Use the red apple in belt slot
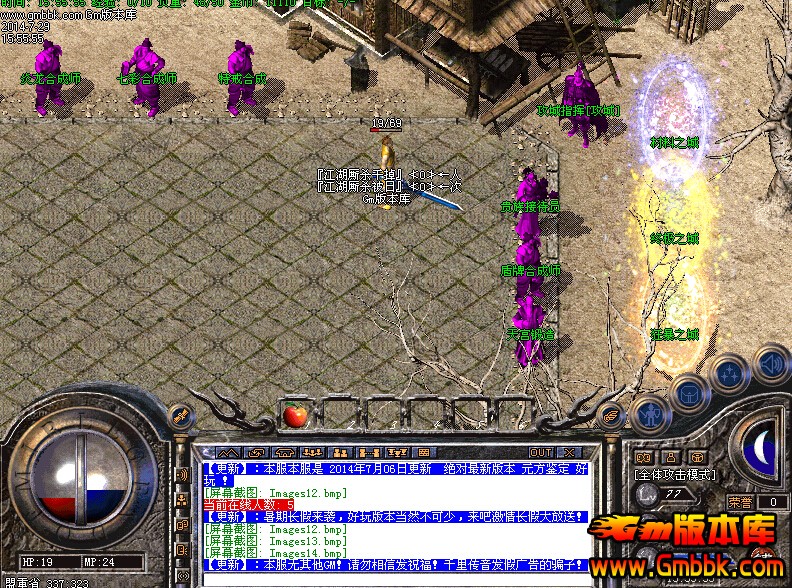This screenshot has height=588, width=792. (295, 415)
